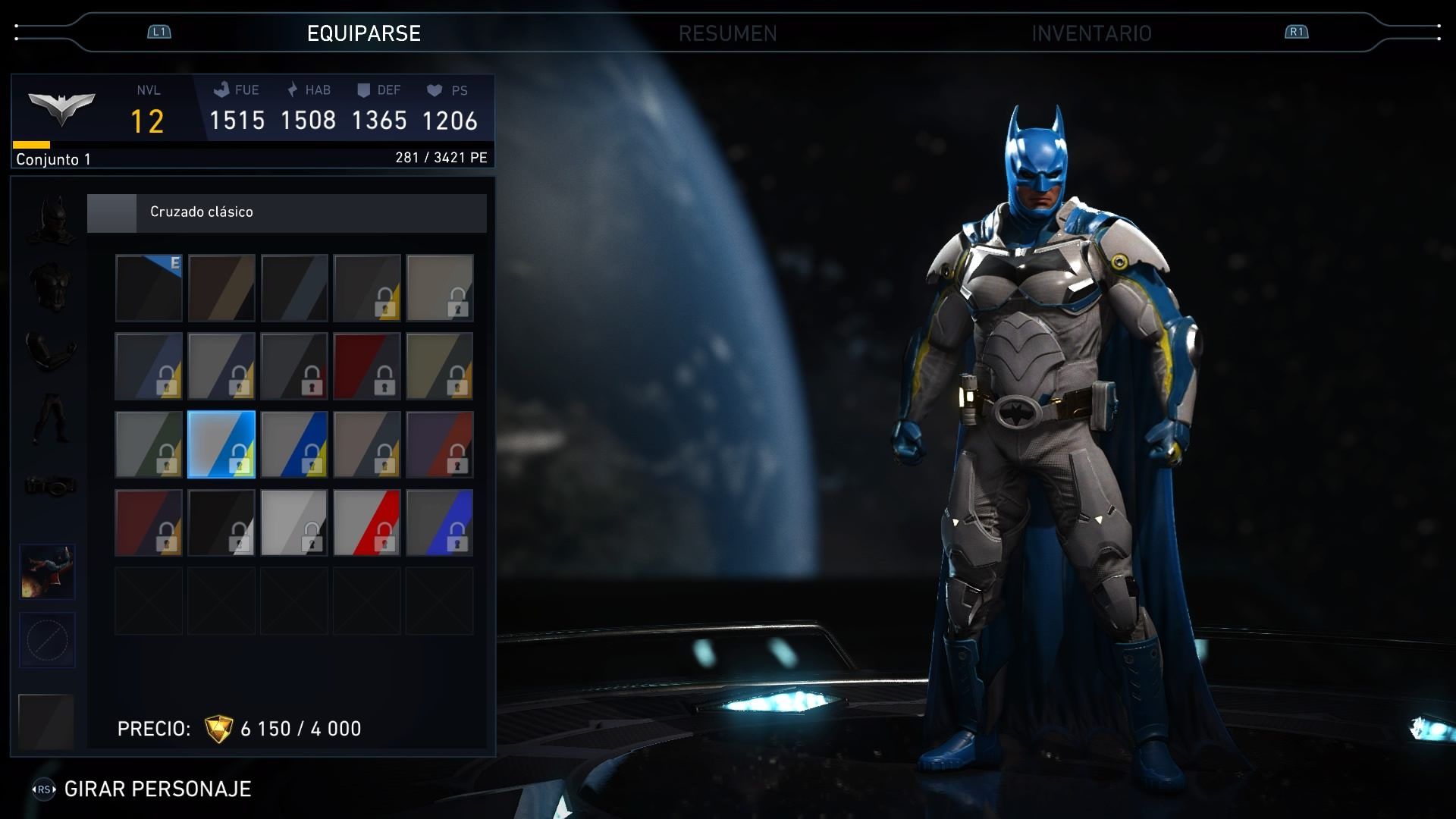1456x819 pixels.
Task: Open the character ability thumbnail slot
Action: [47, 572]
